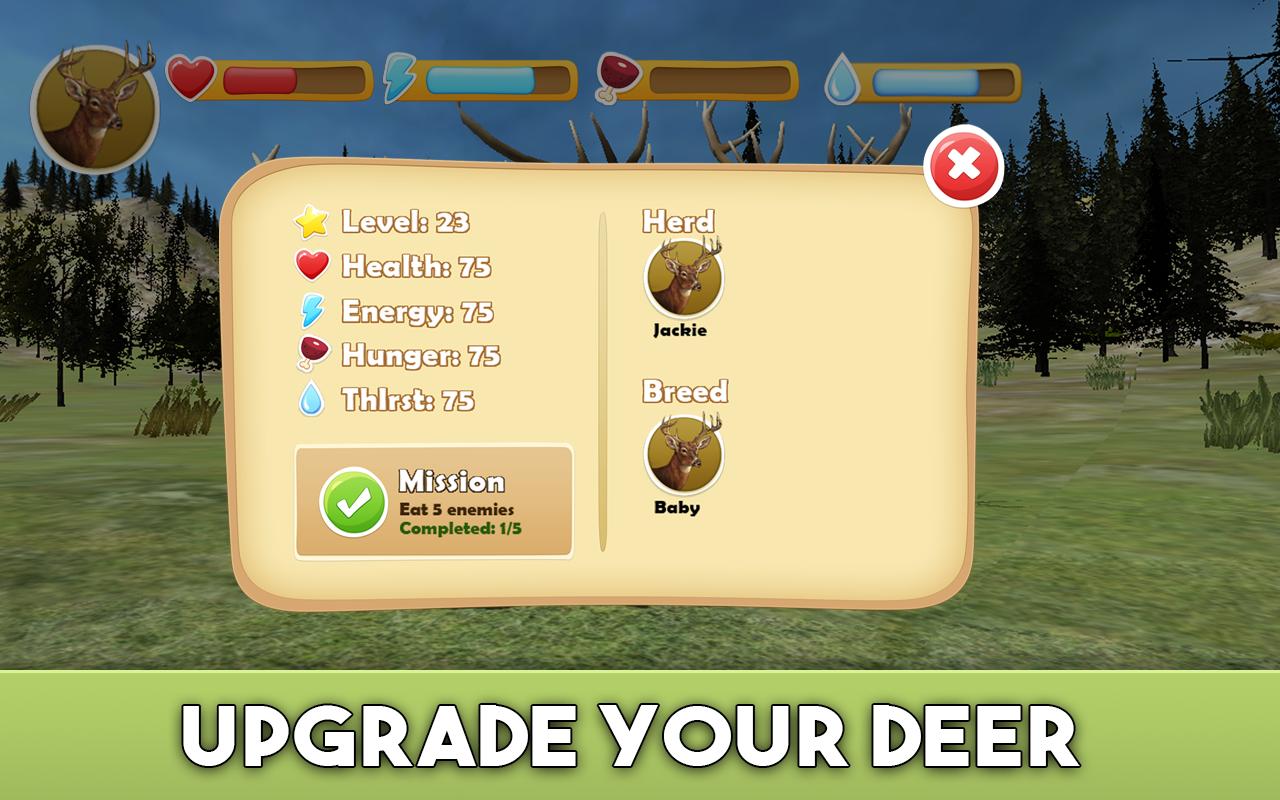Click the Breed heading label

pos(687,392)
